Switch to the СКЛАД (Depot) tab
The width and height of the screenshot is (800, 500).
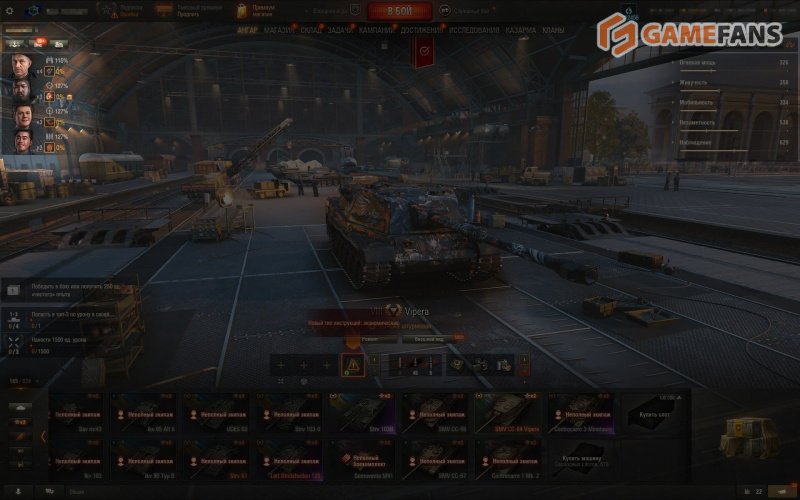[x=311, y=31]
